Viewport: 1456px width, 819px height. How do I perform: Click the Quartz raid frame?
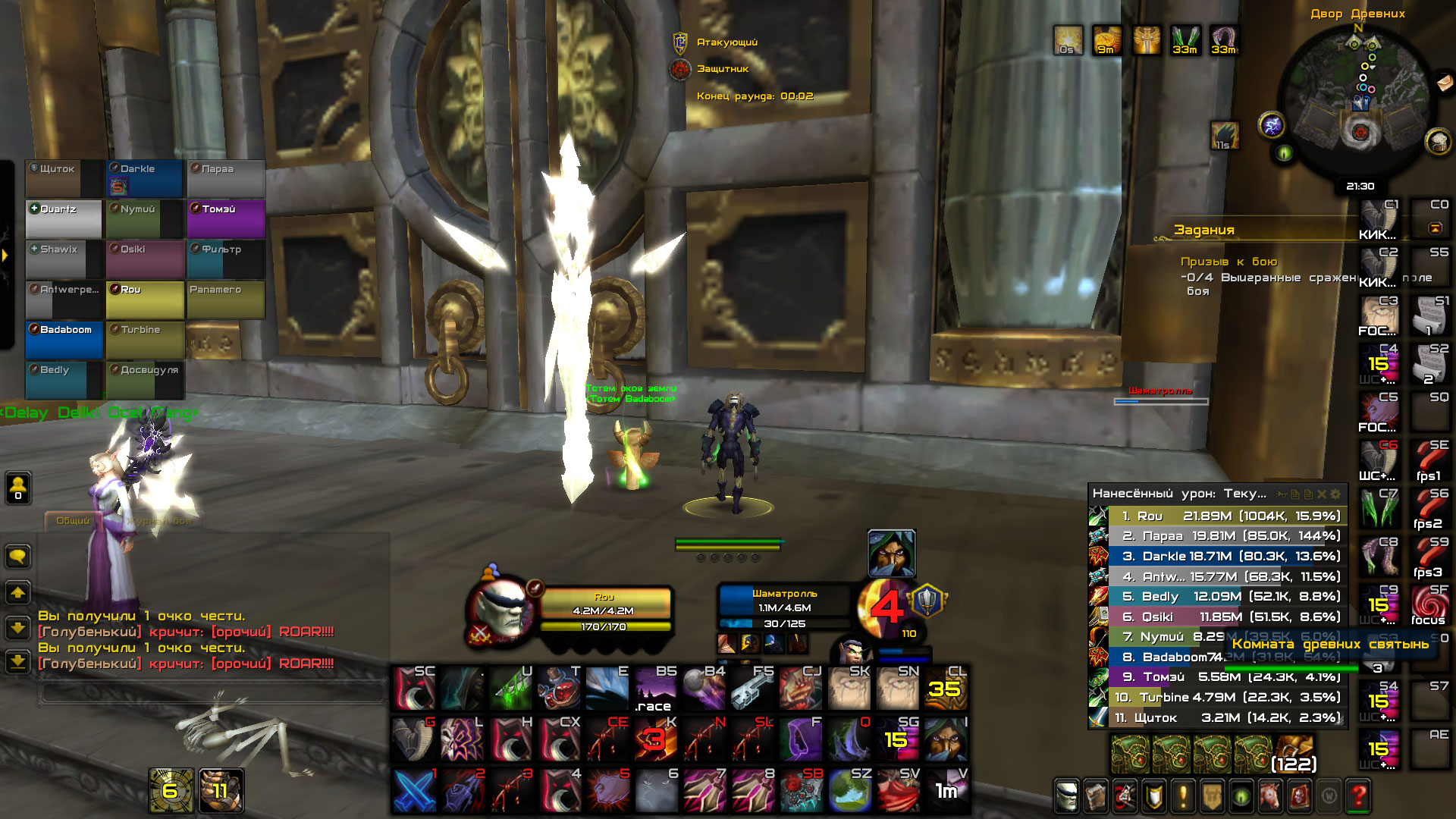pos(64,218)
